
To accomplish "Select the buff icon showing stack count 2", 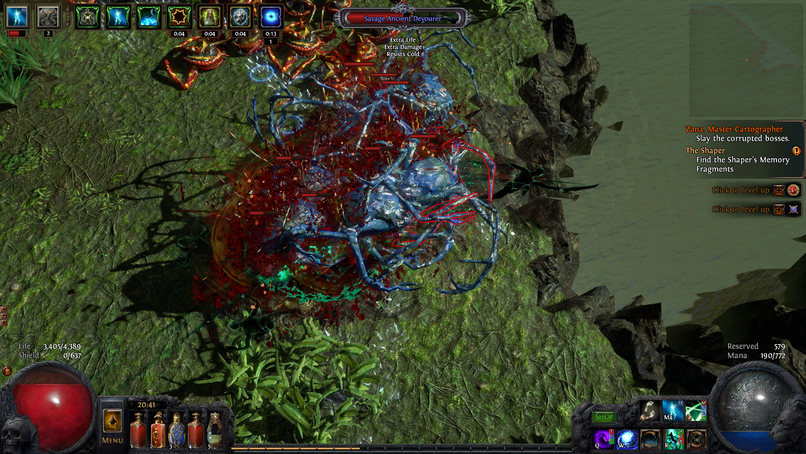I will click(x=48, y=16).
